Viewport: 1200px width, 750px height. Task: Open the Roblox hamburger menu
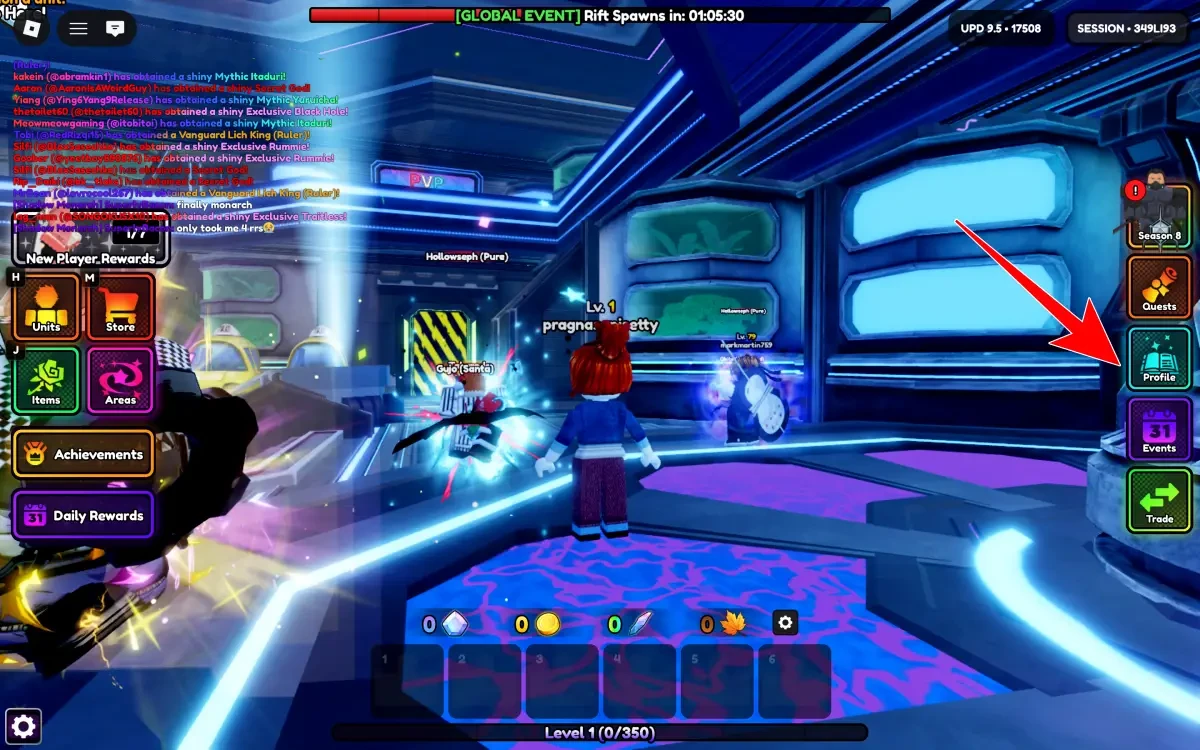(78, 28)
